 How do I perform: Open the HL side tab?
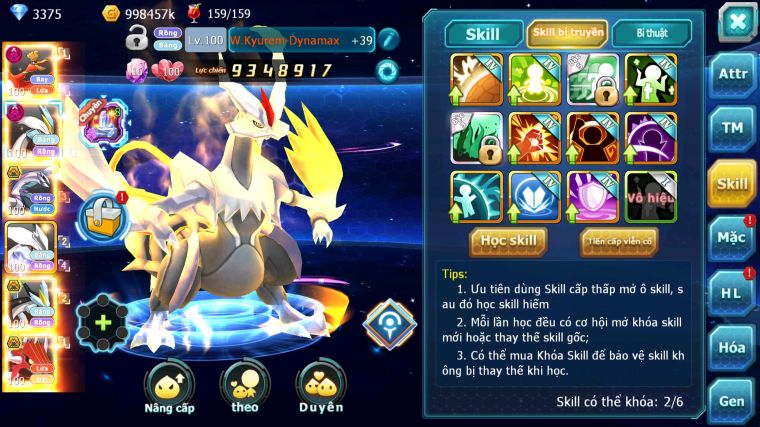tap(732, 292)
